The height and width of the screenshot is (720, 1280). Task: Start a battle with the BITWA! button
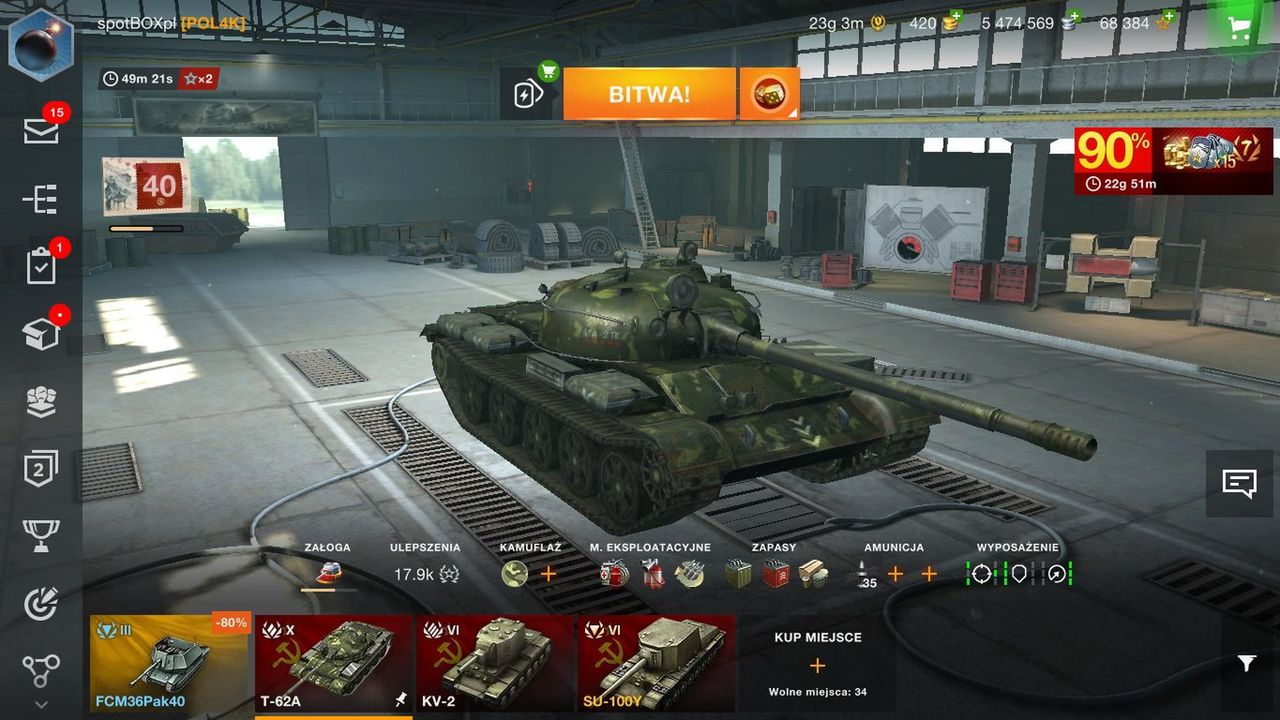pos(649,94)
